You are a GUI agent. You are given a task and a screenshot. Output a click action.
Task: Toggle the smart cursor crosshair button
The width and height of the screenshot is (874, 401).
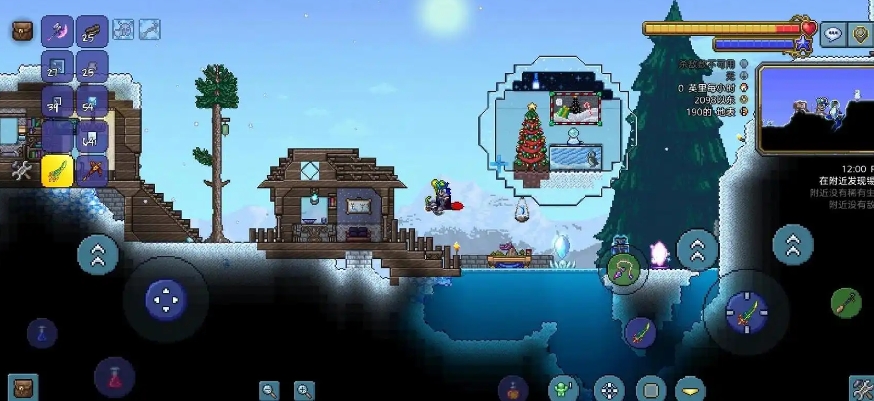[609, 388]
